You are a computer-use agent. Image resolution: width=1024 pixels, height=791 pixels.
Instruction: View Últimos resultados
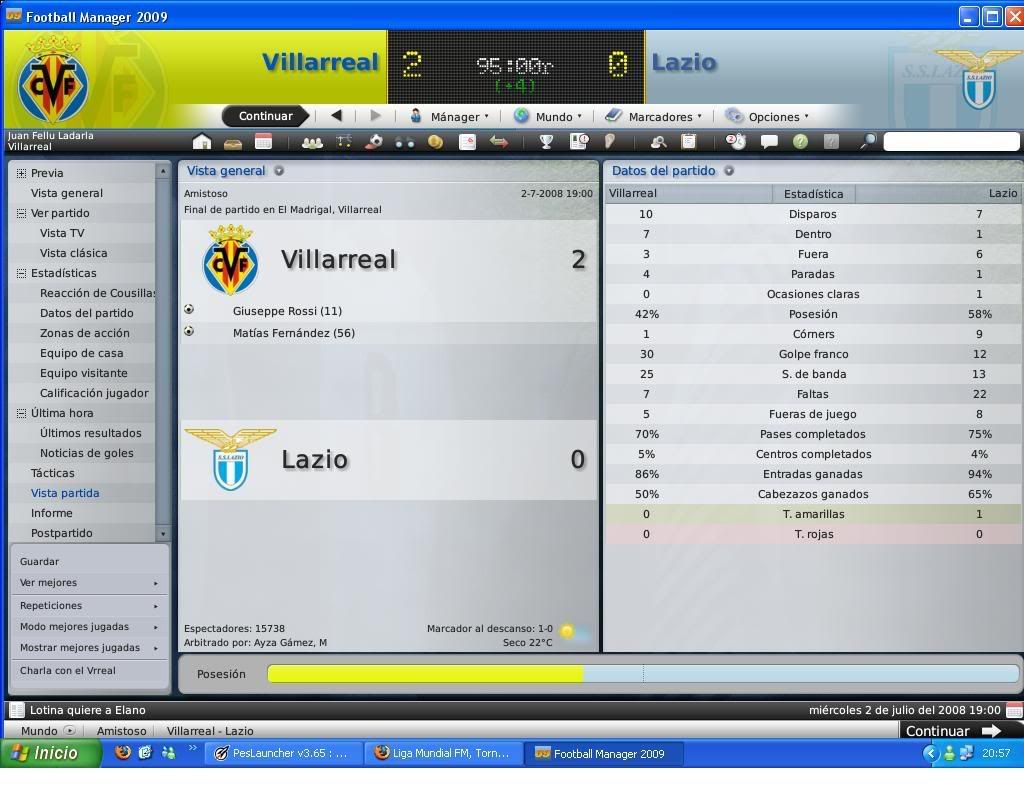90,433
